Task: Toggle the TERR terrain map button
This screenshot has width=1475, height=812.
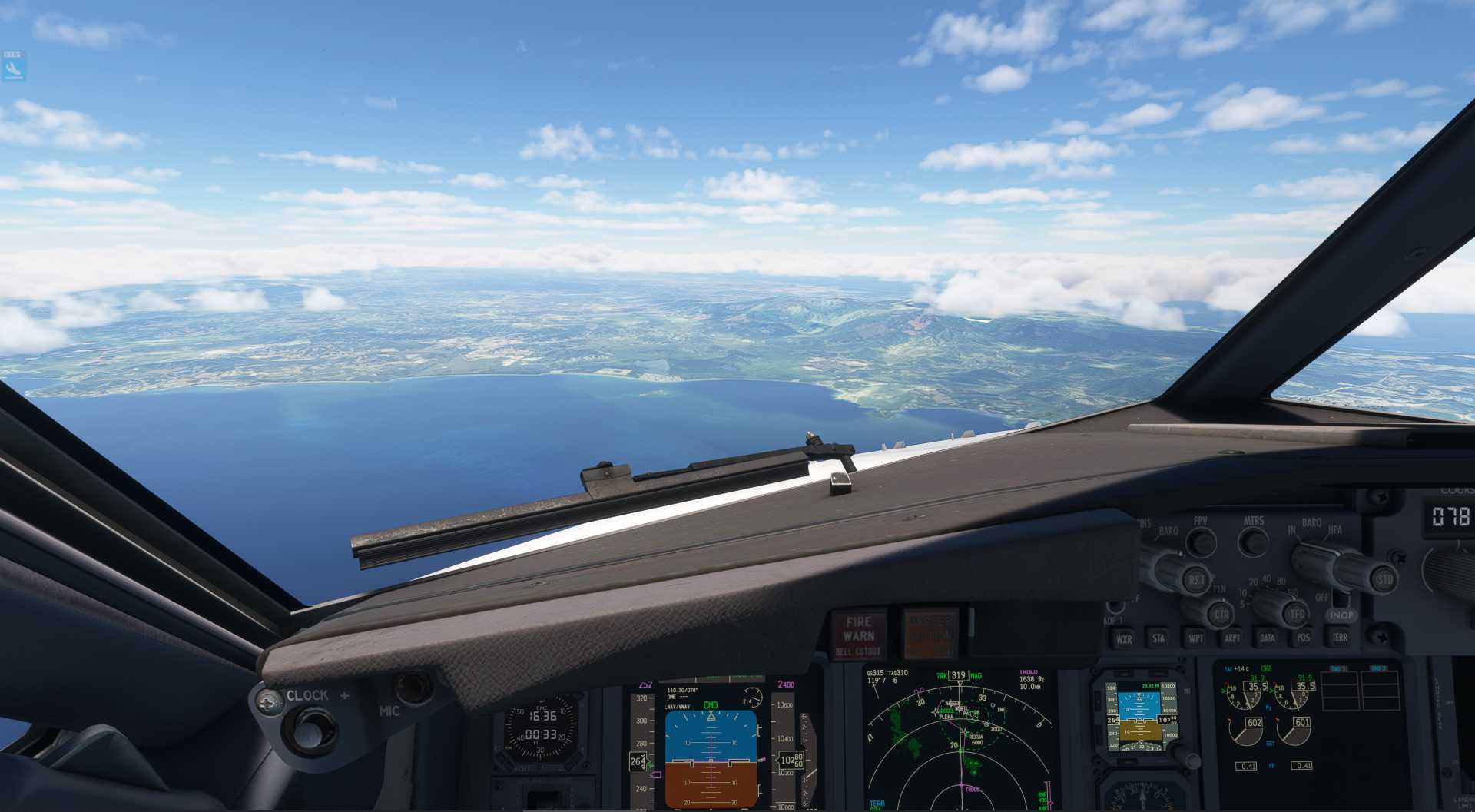Action: [1340, 638]
